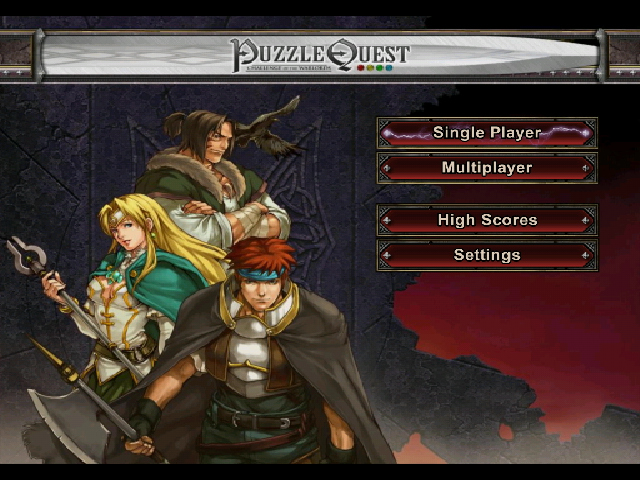This screenshot has width=640, height=480.
Task: Open the Settings menu
Action: click(487, 255)
